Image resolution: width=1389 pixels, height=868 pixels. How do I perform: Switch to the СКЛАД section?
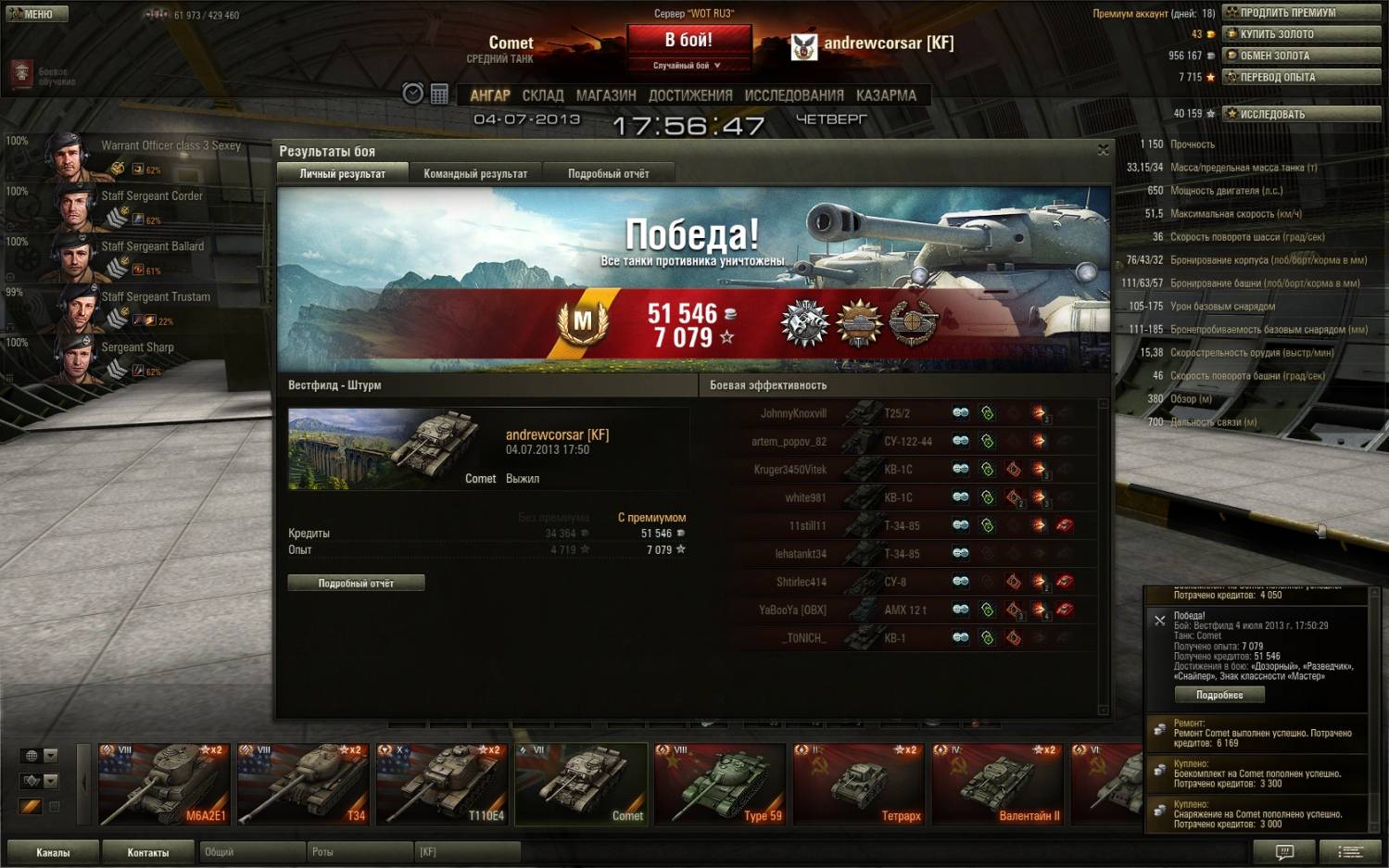(542, 95)
